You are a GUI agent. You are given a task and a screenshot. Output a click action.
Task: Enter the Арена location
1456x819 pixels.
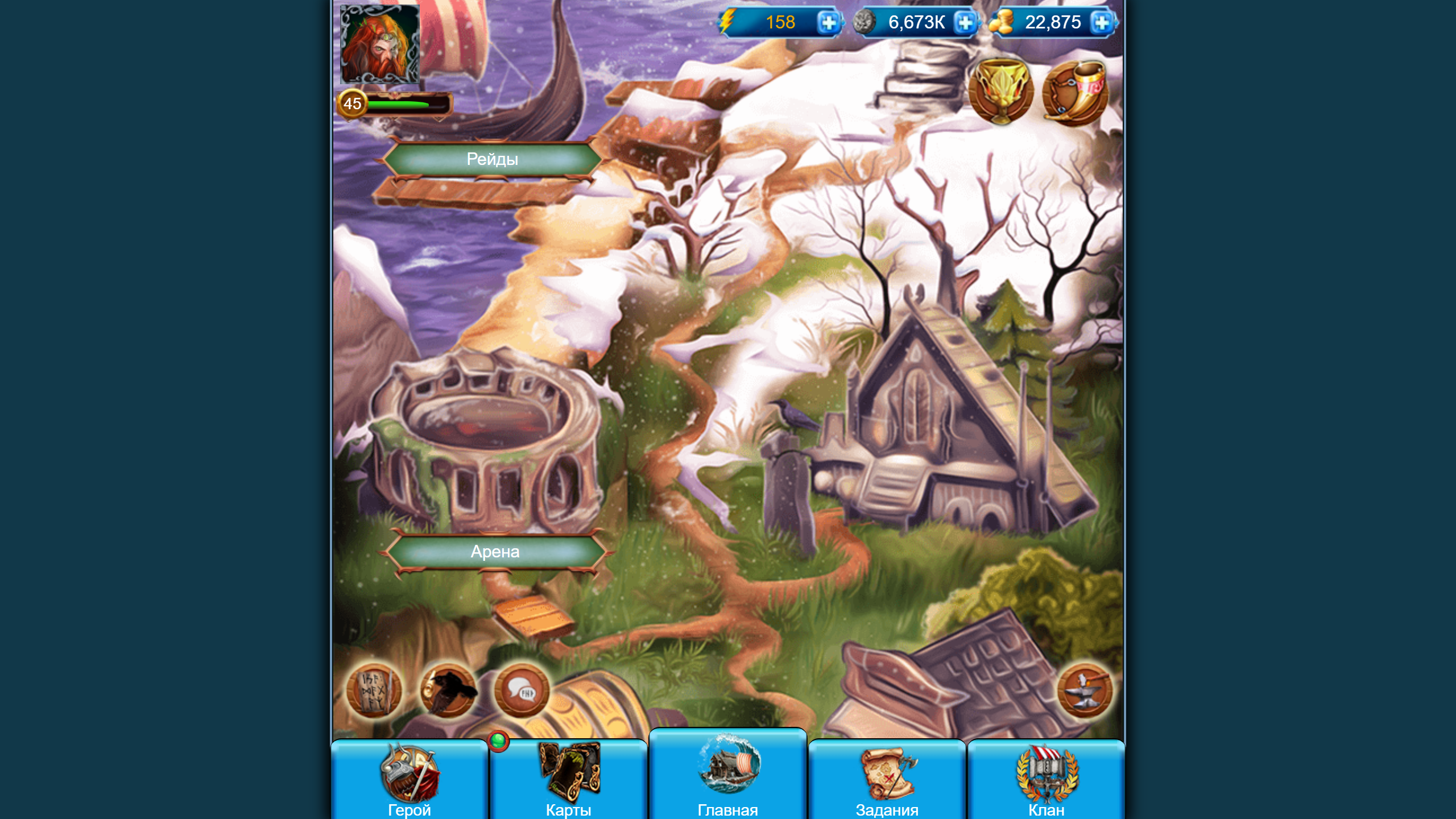495,551
